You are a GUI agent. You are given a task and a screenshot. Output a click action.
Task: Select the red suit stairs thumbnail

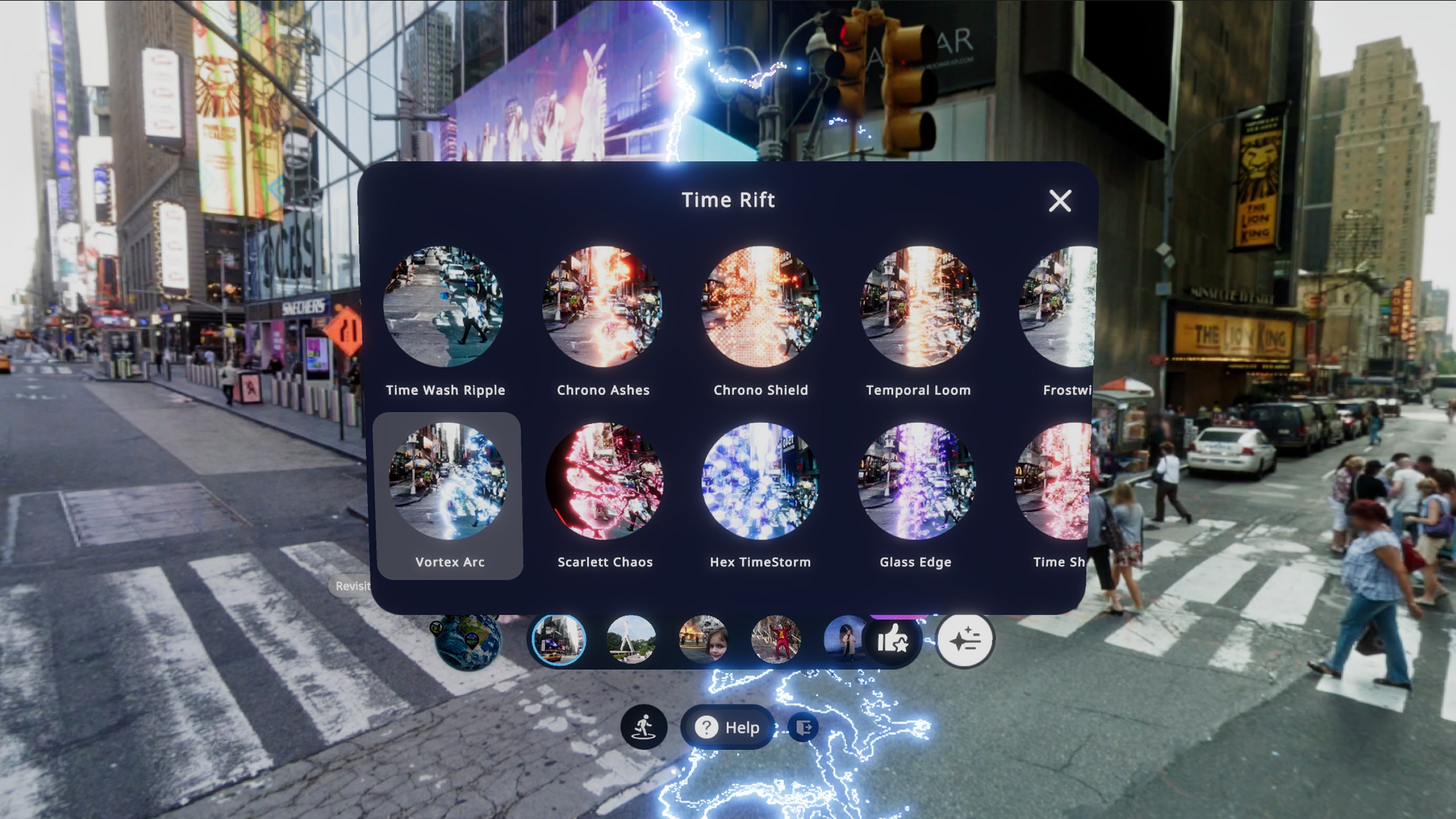coord(776,640)
